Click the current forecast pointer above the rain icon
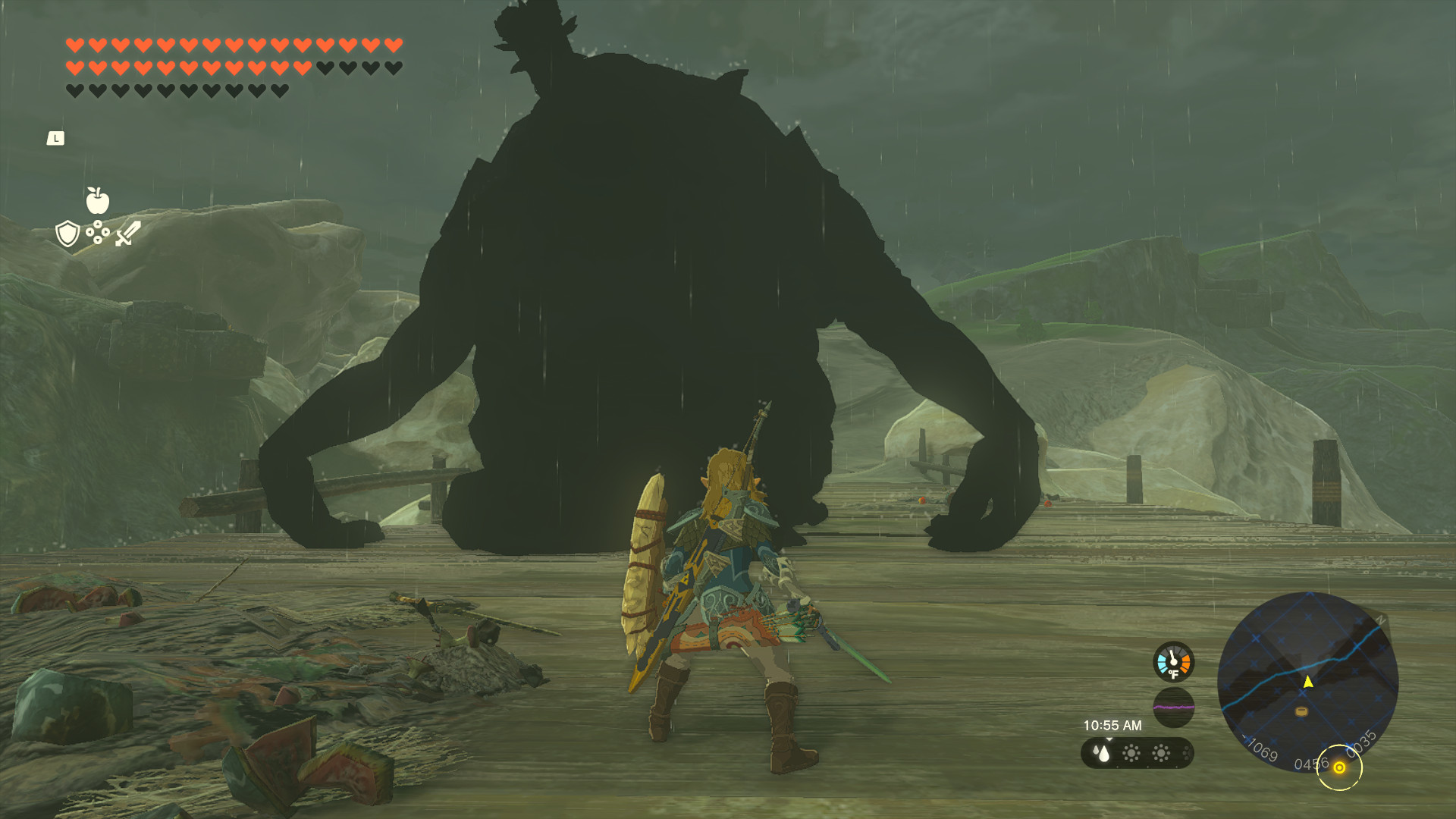Image resolution: width=1456 pixels, height=819 pixels. pyautogui.click(x=1110, y=739)
